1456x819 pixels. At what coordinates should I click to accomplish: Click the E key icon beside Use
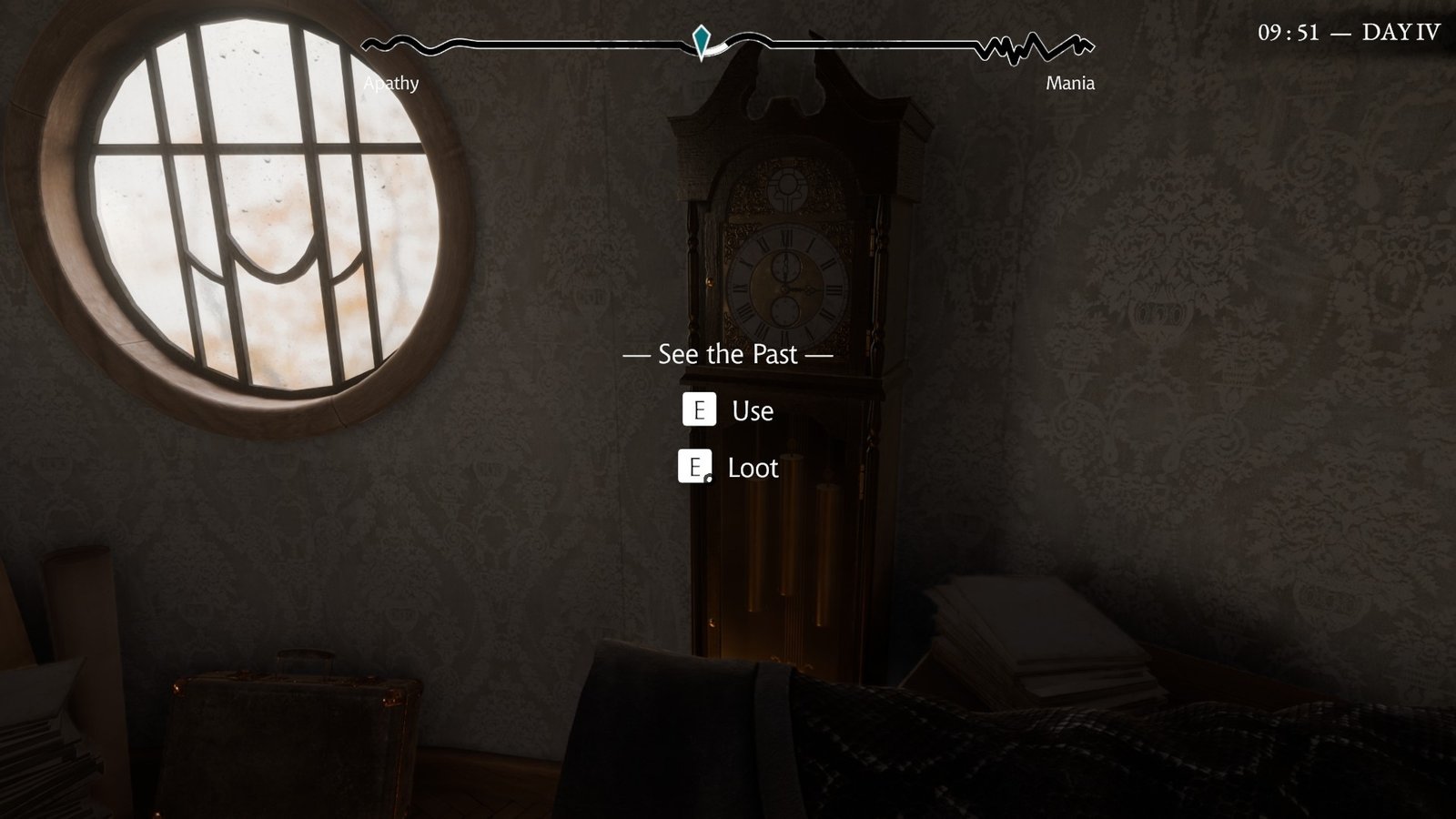701,409
